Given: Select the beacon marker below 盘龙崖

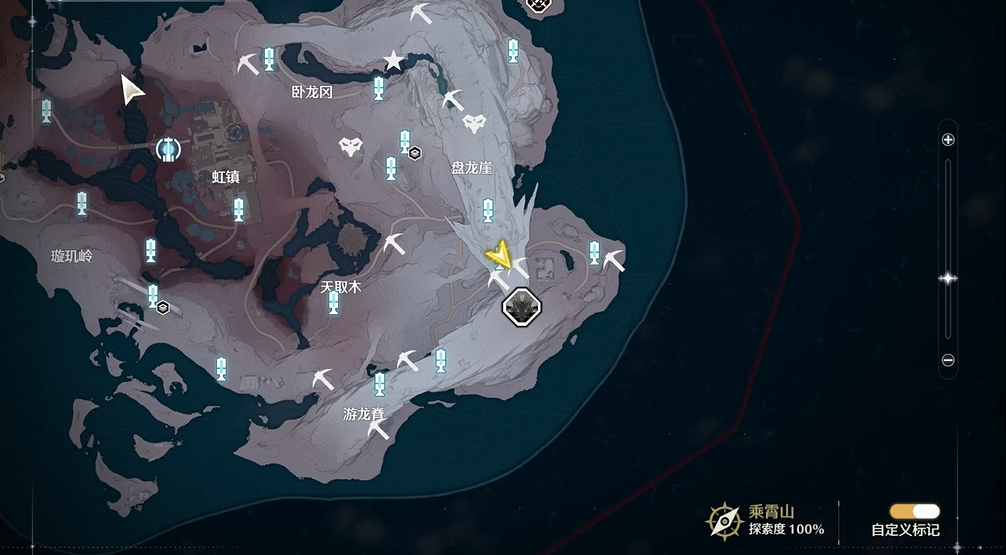Looking at the screenshot, I should pos(488,211).
